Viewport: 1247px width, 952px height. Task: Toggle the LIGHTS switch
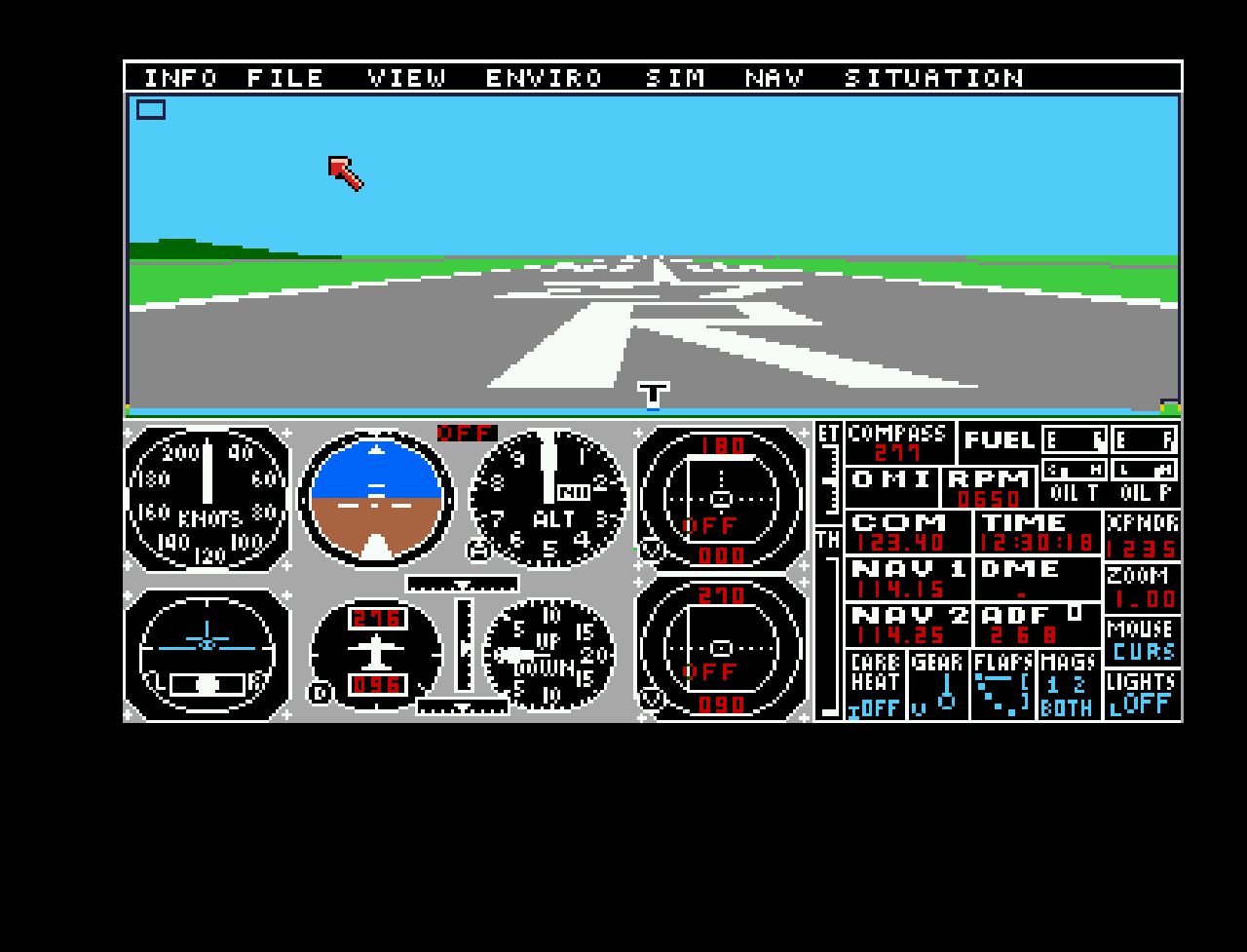[x=1142, y=694]
